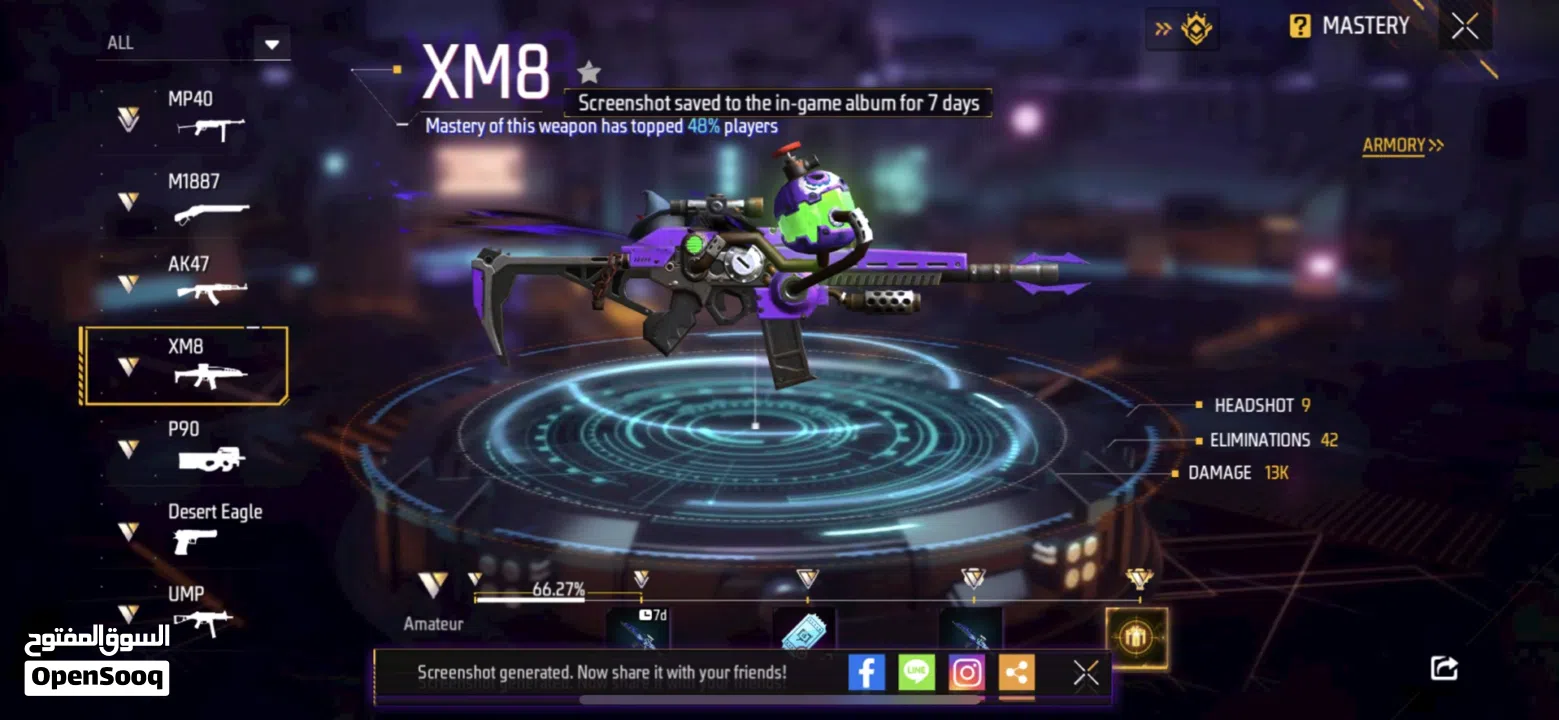This screenshot has width=1559, height=720.
Task: Tap the share arrow icon in the corner
Action: click(1444, 667)
